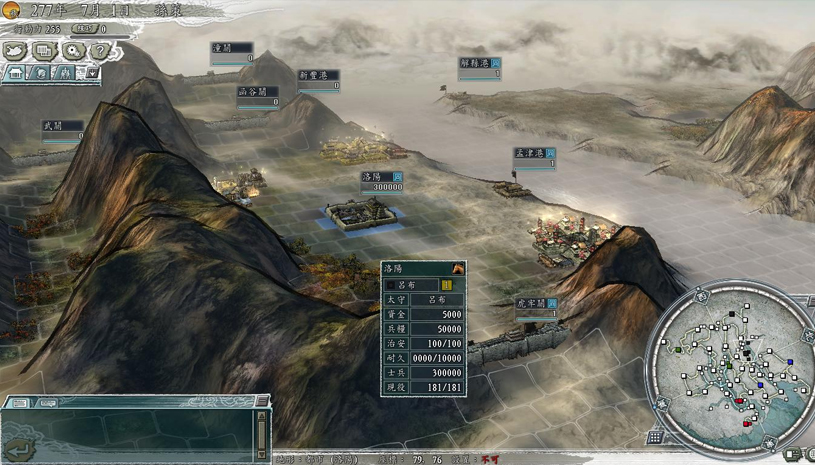Select the 潼關 pass label
The image size is (815, 465).
231,48
